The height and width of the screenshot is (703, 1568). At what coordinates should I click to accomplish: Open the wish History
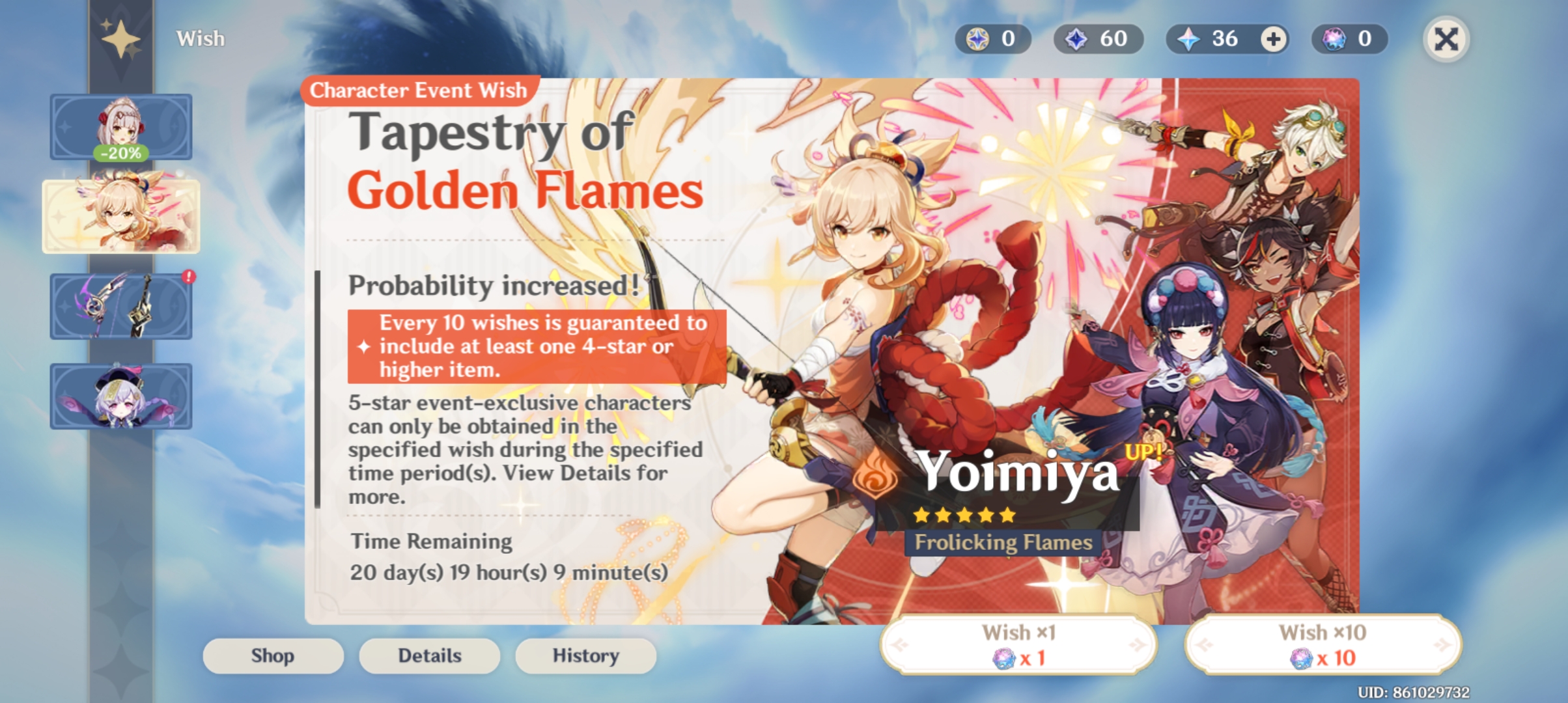click(x=585, y=655)
